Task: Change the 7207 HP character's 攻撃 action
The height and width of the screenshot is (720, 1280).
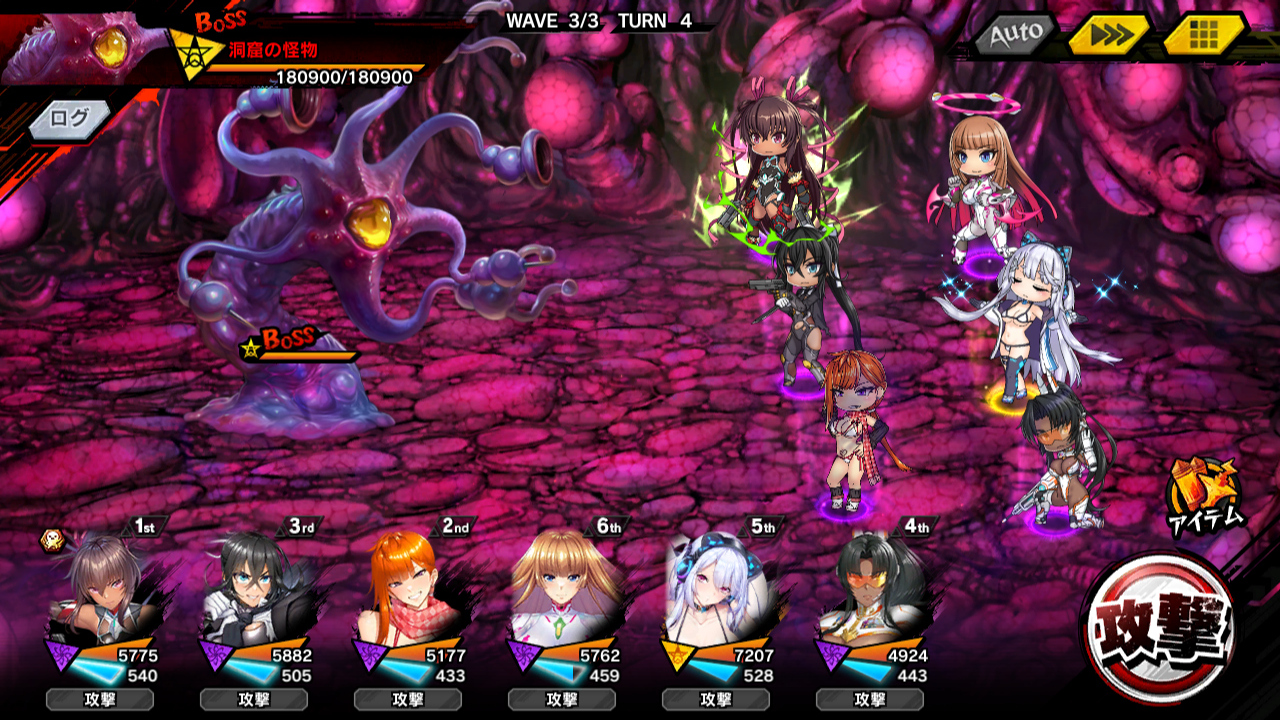Action: pyautogui.click(x=716, y=699)
